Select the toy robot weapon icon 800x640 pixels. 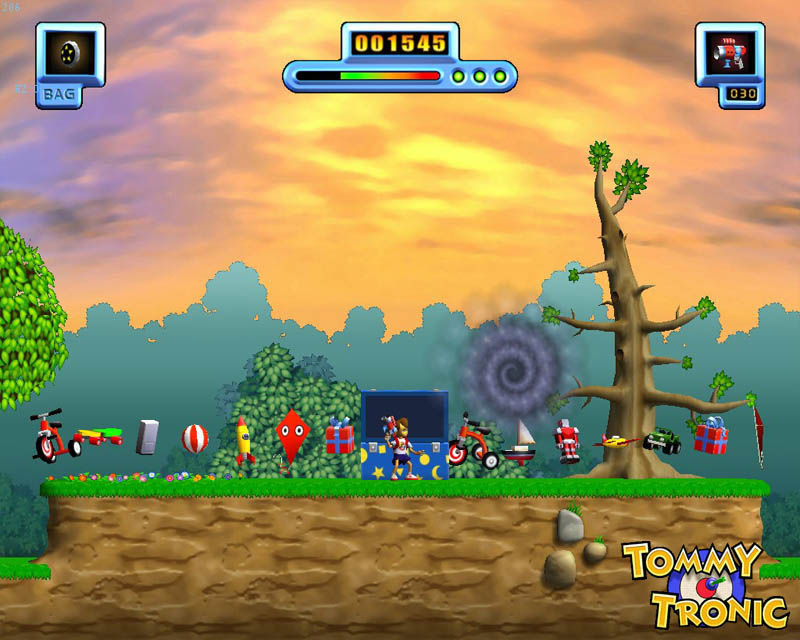click(x=729, y=55)
